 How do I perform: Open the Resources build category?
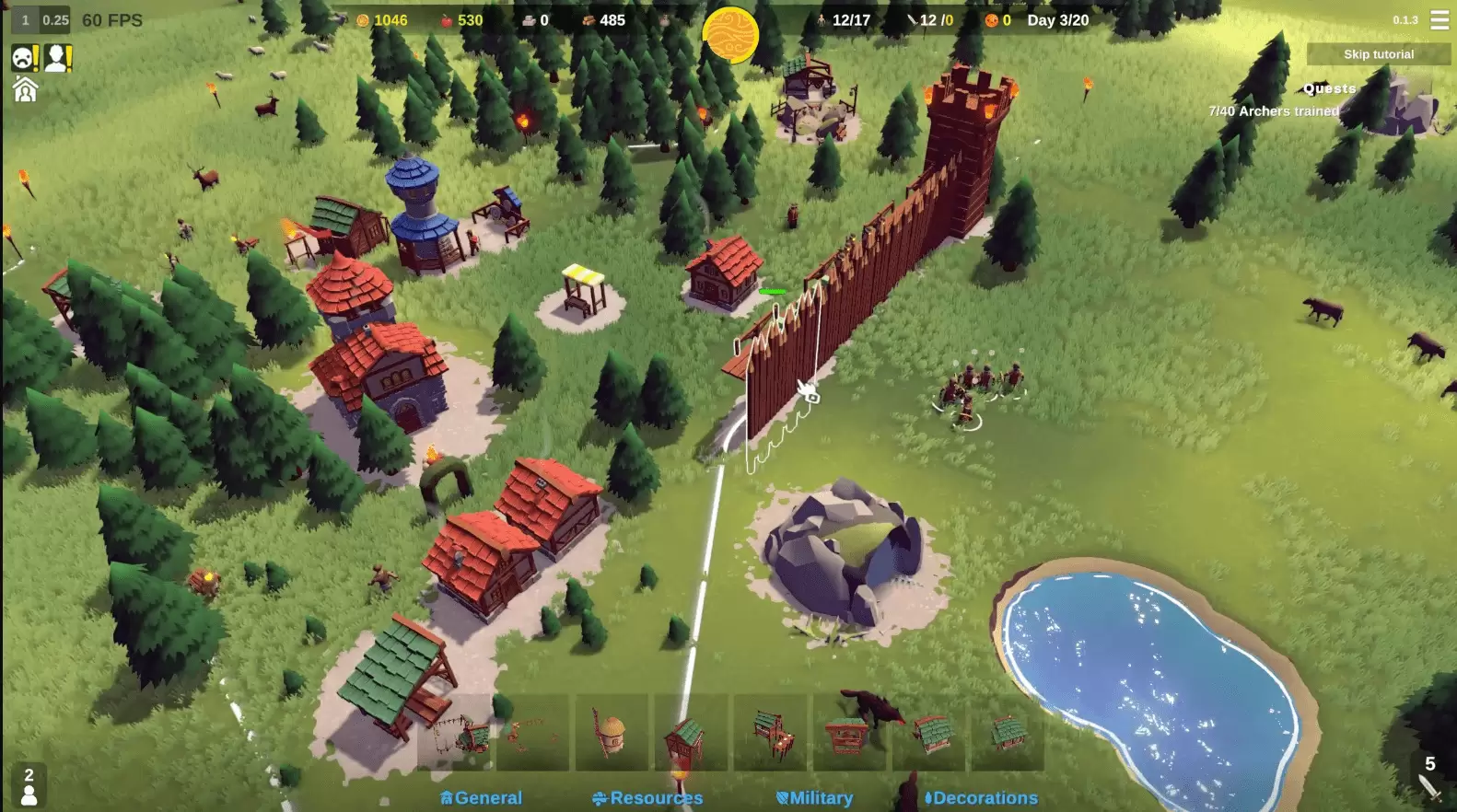[648, 798]
